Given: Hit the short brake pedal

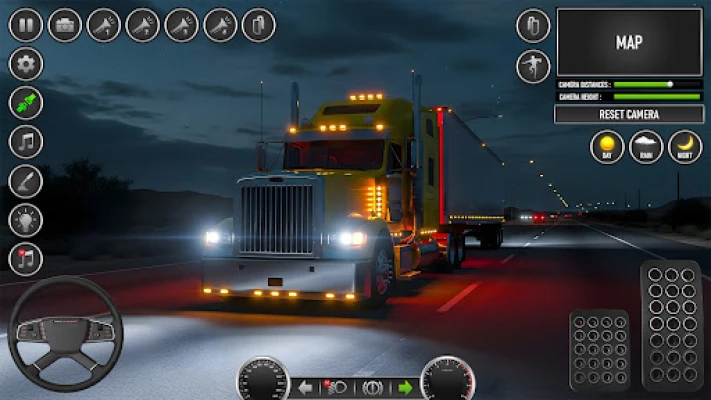Looking at the screenshot, I should tap(599, 350).
